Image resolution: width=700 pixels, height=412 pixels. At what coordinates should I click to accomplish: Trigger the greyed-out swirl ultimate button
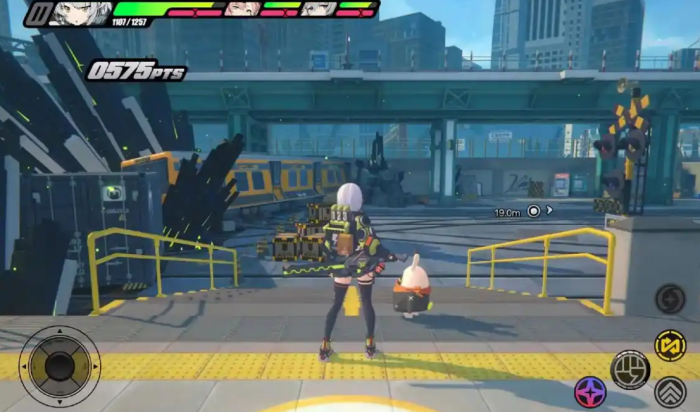[x=670, y=298]
